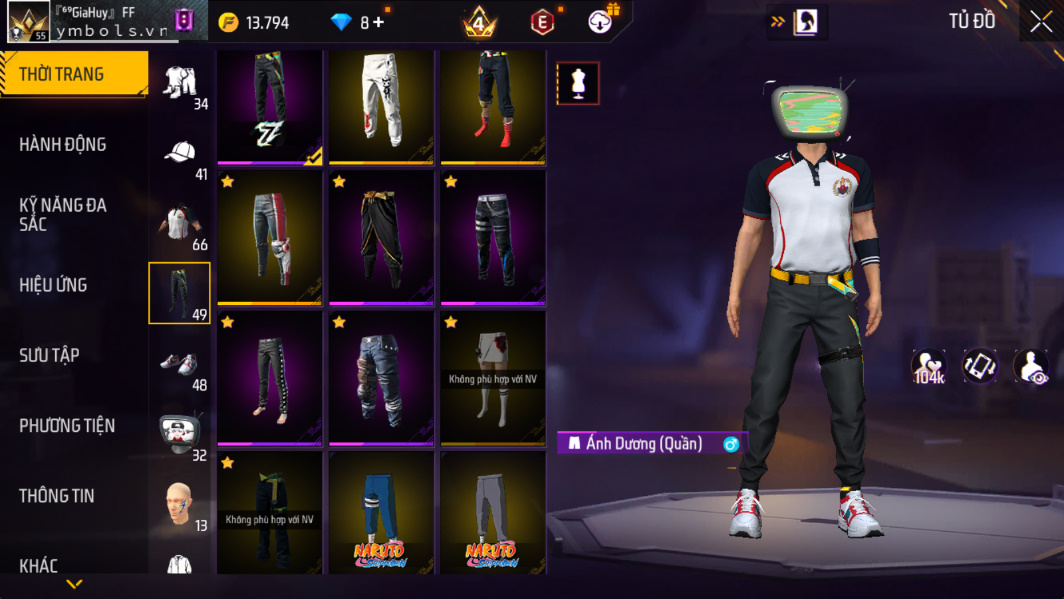Screen dimensions: 1064x599
Task: Open the HÀNH ĐỘNG tab
Action: [63, 145]
